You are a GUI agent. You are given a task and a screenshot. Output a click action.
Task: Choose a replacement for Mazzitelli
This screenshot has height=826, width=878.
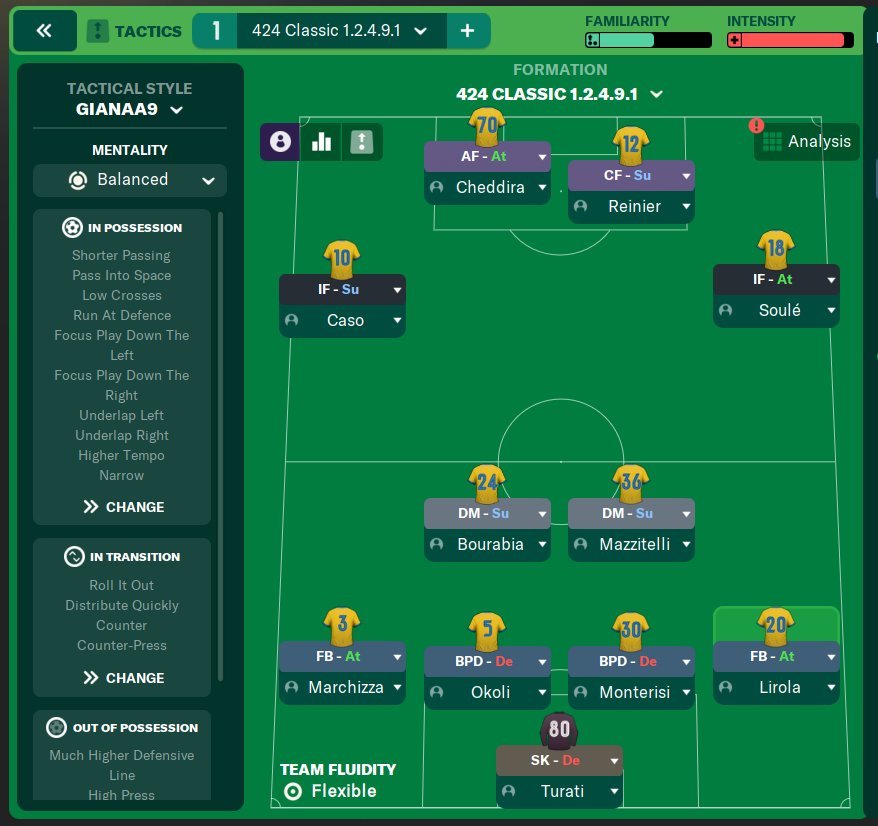pos(686,545)
